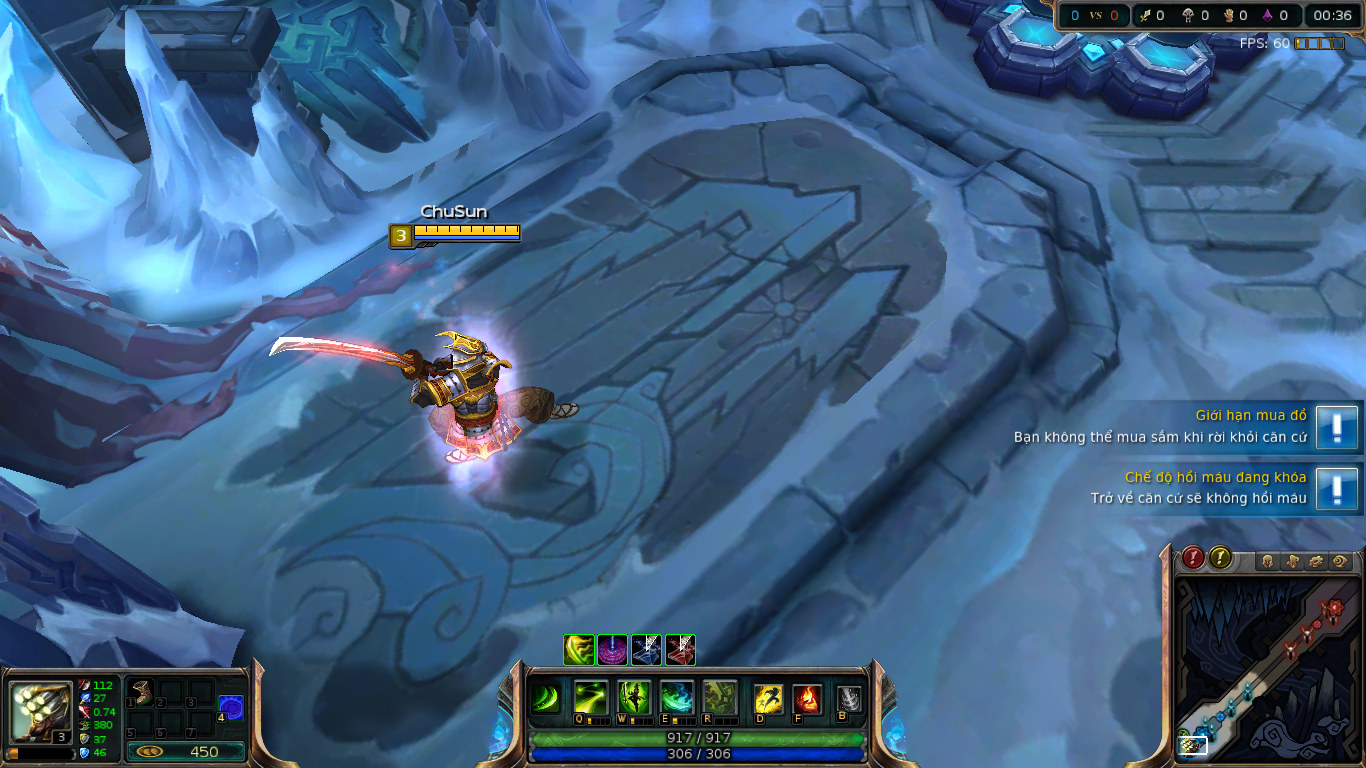
Task: Activate the Ghost summoner spell D icon
Action: [x=767, y=698]
